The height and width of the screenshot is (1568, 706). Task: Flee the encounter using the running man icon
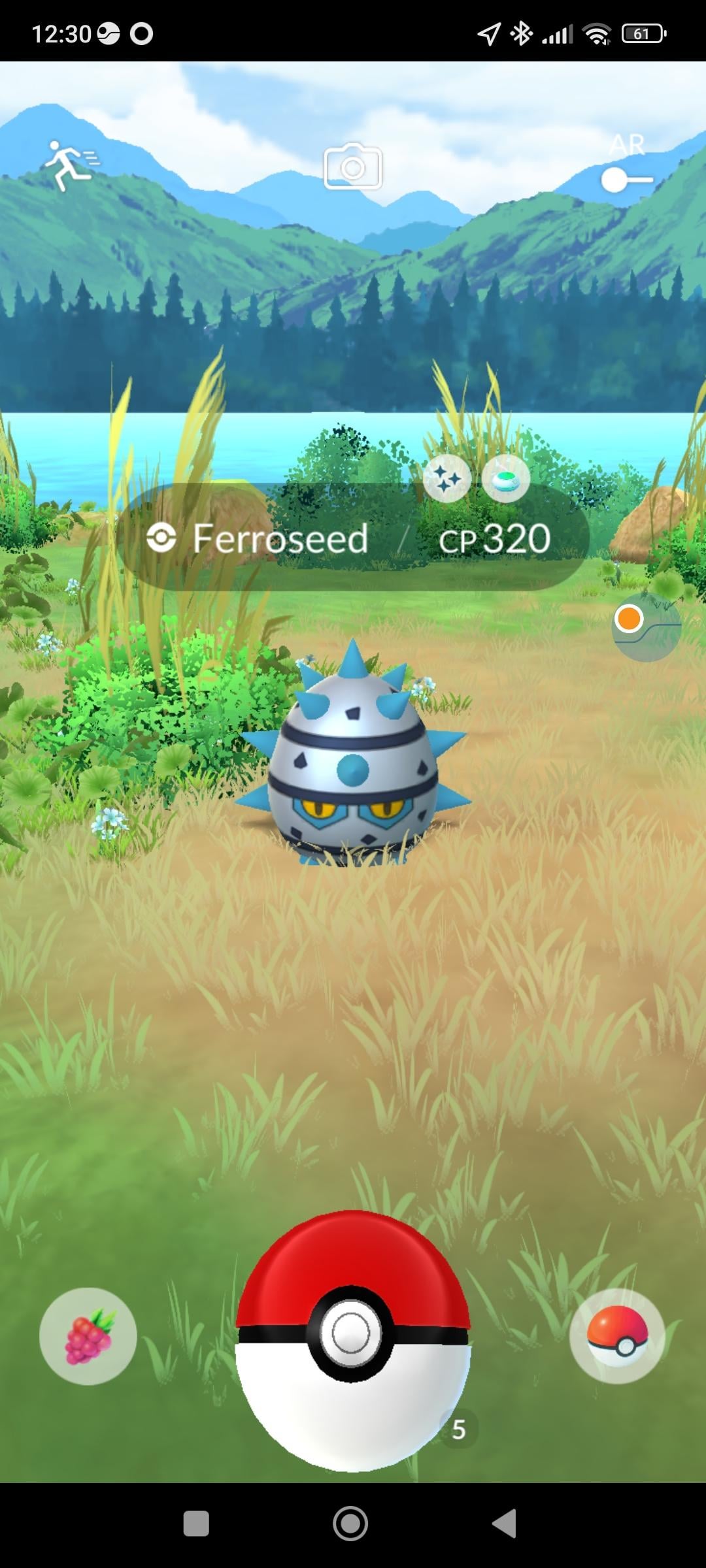point(70,165)
